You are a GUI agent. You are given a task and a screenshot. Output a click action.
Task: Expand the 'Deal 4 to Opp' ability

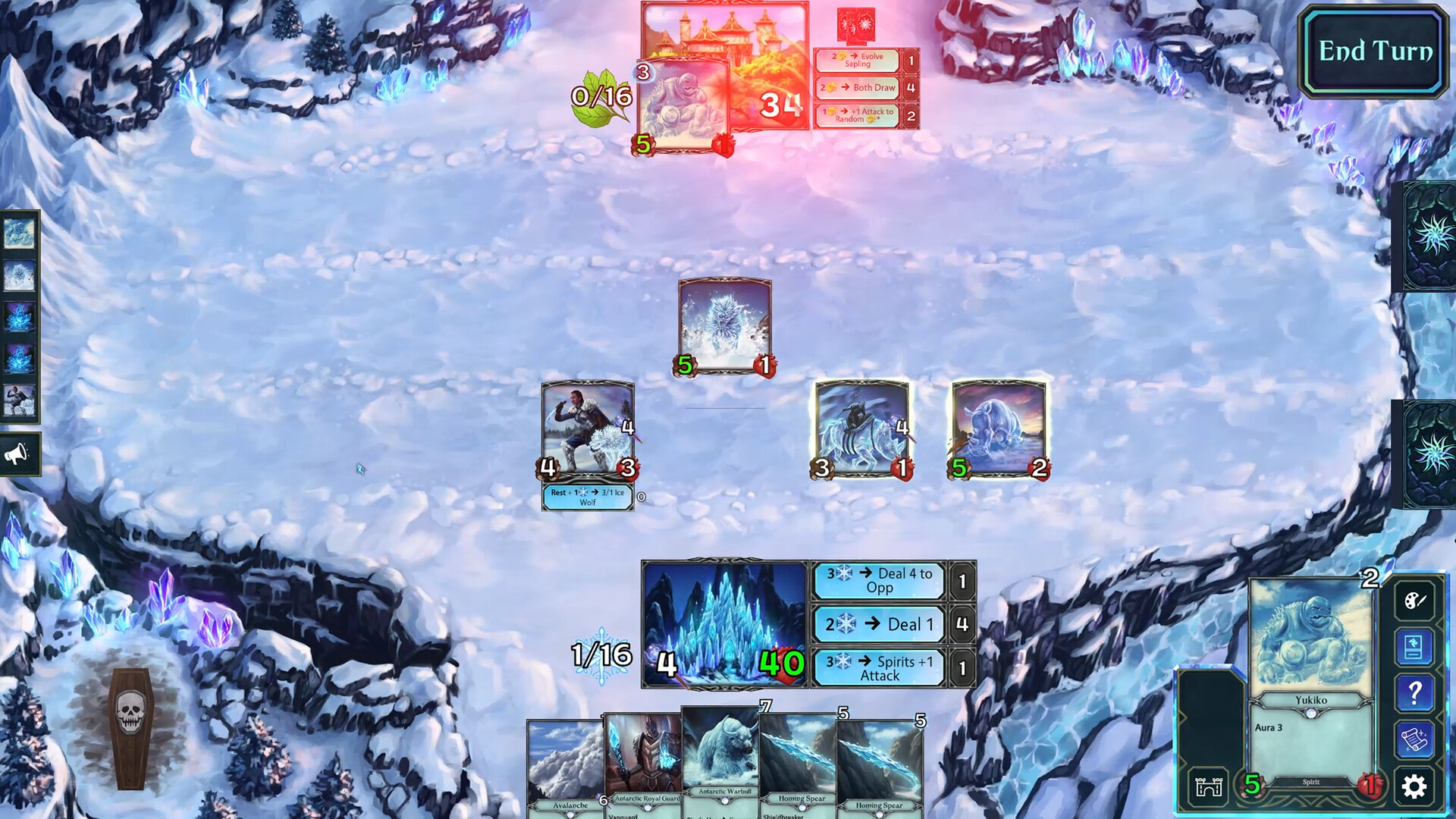pyautogui.click(x=878, y=580)
